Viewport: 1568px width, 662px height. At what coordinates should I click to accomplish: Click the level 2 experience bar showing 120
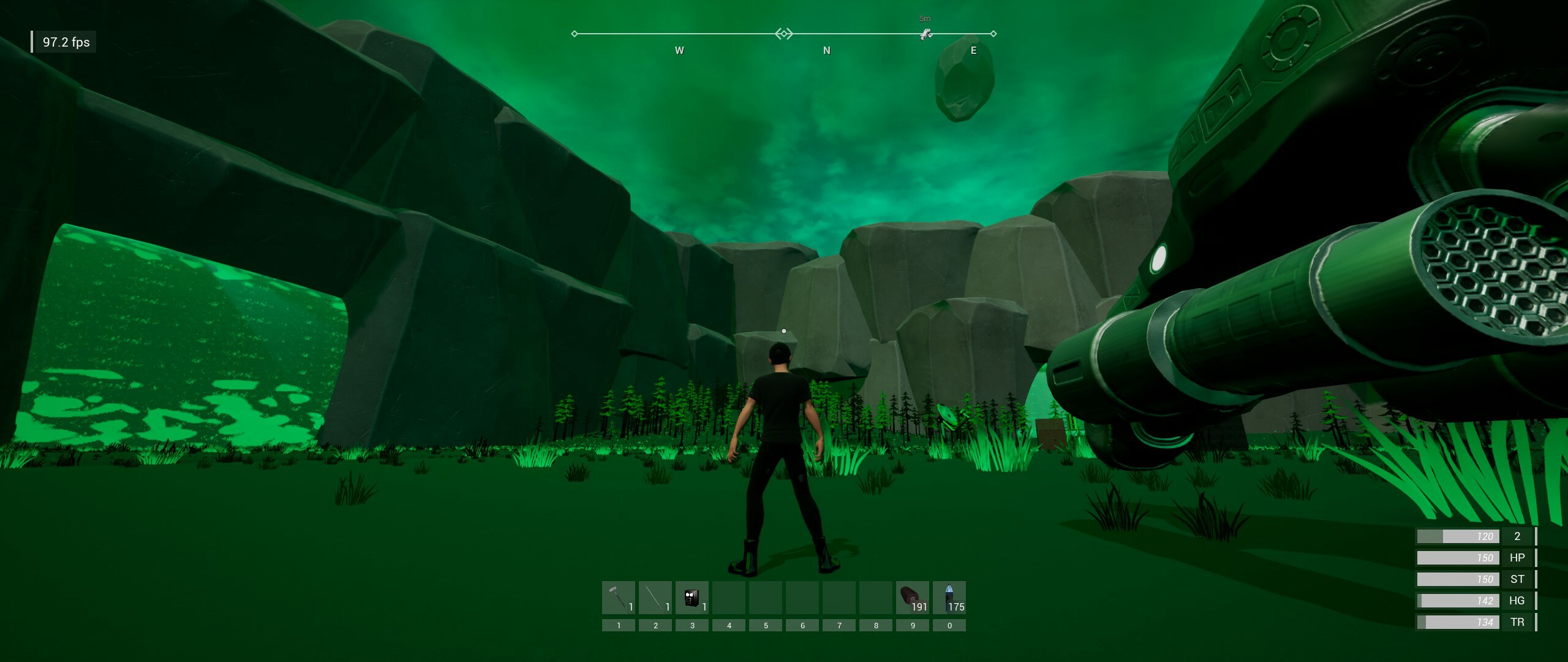(1458, 536)
